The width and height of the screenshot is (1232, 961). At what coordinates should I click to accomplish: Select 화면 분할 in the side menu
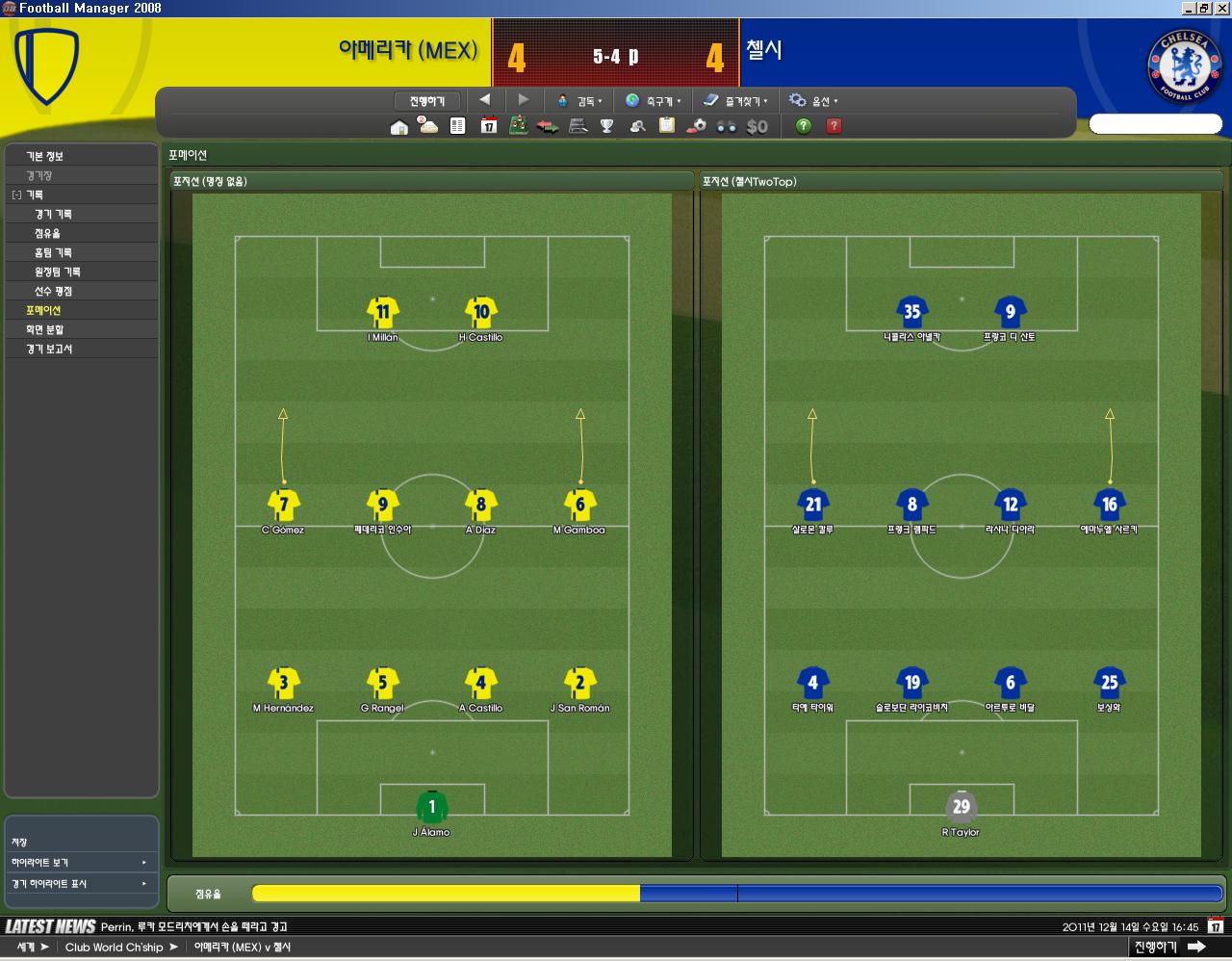[44, 329]
